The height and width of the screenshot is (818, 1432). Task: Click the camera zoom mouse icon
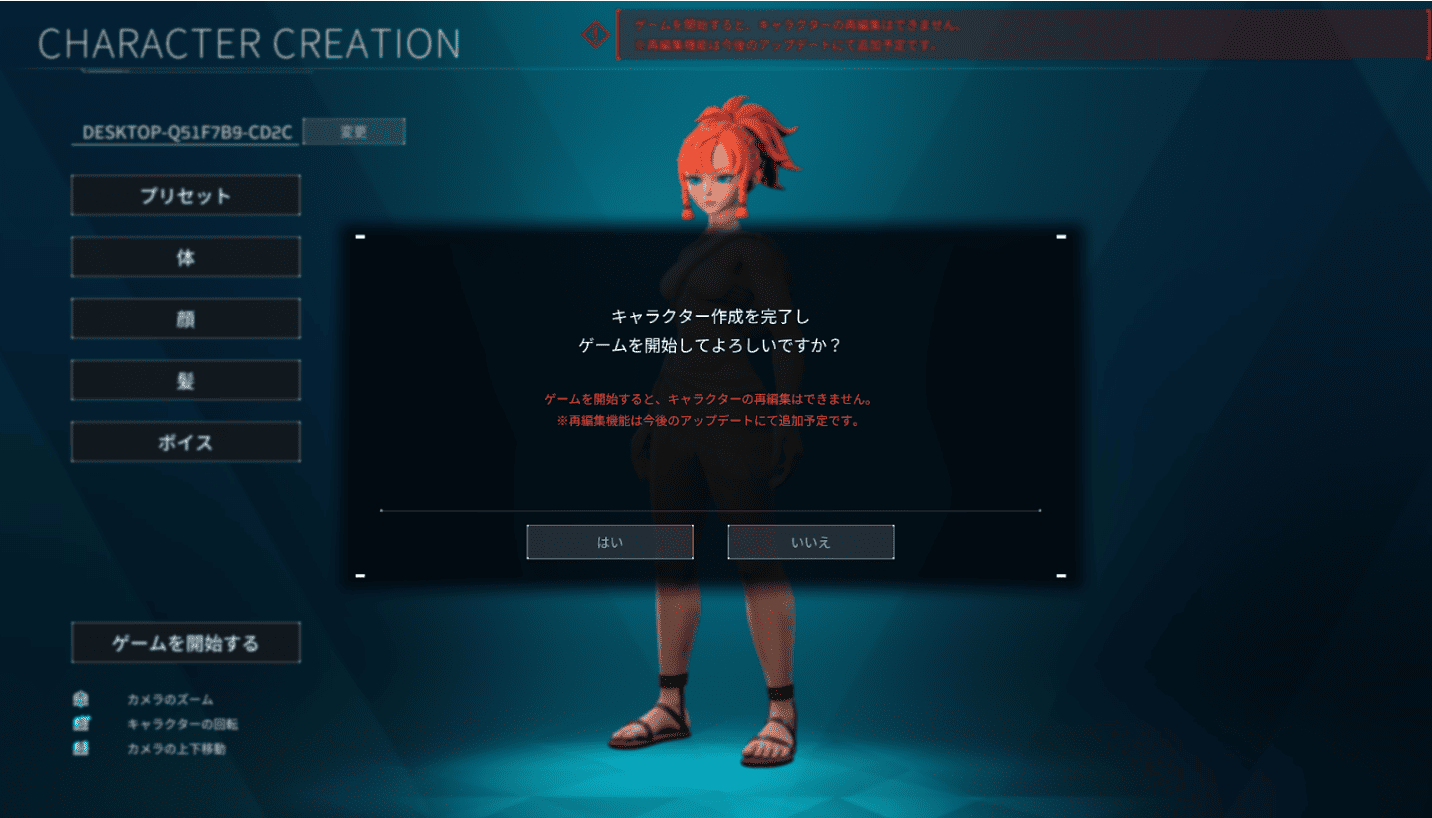[x=79, y=700]
